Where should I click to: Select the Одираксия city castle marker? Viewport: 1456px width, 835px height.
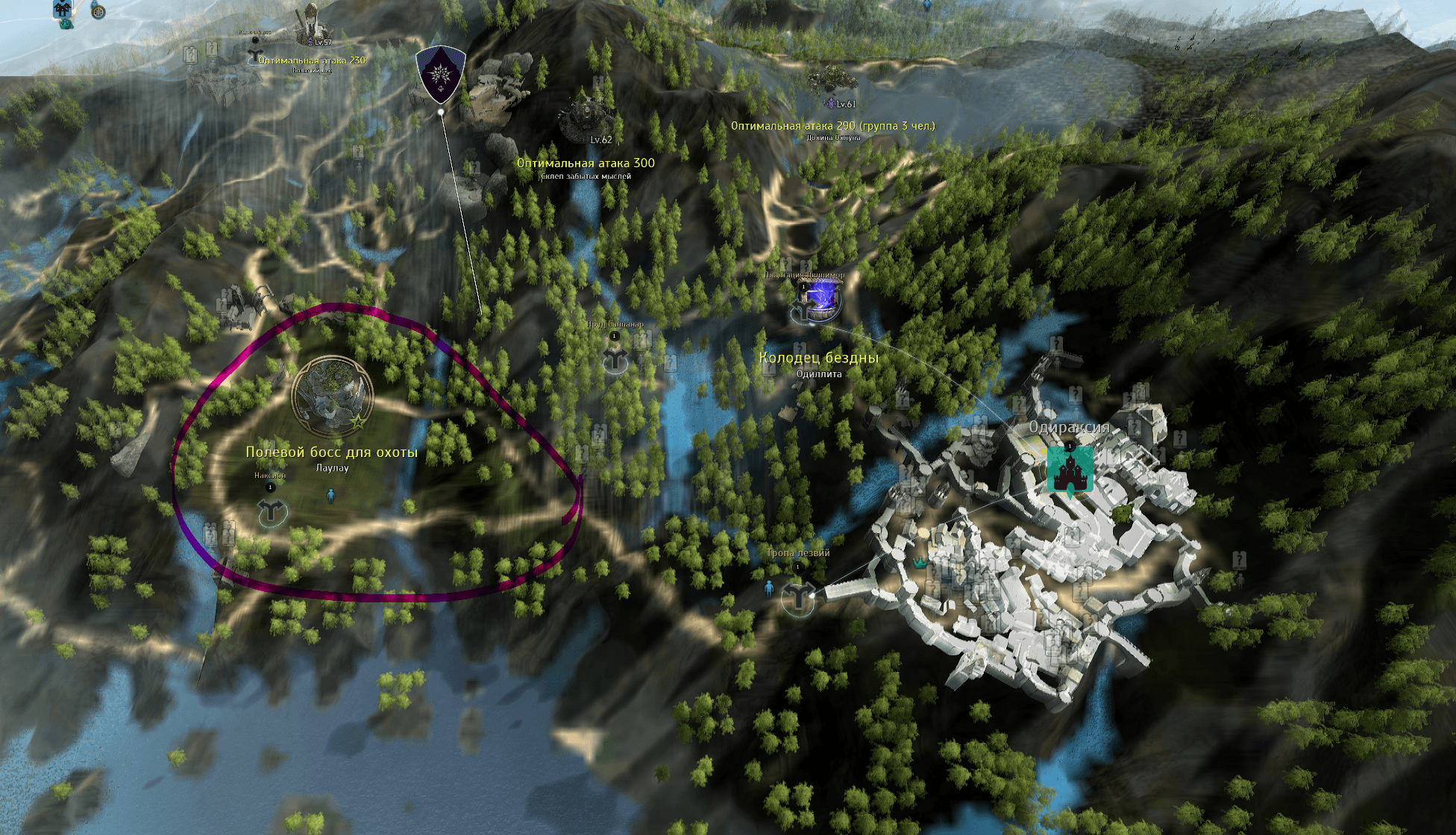pyautogui.click(x=1070, y=470)
